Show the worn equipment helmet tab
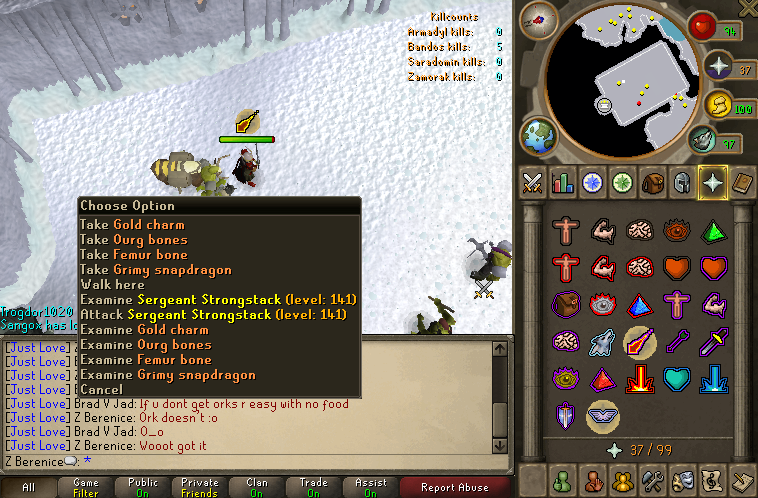This screenshot has width=758, height=498. 683,183
